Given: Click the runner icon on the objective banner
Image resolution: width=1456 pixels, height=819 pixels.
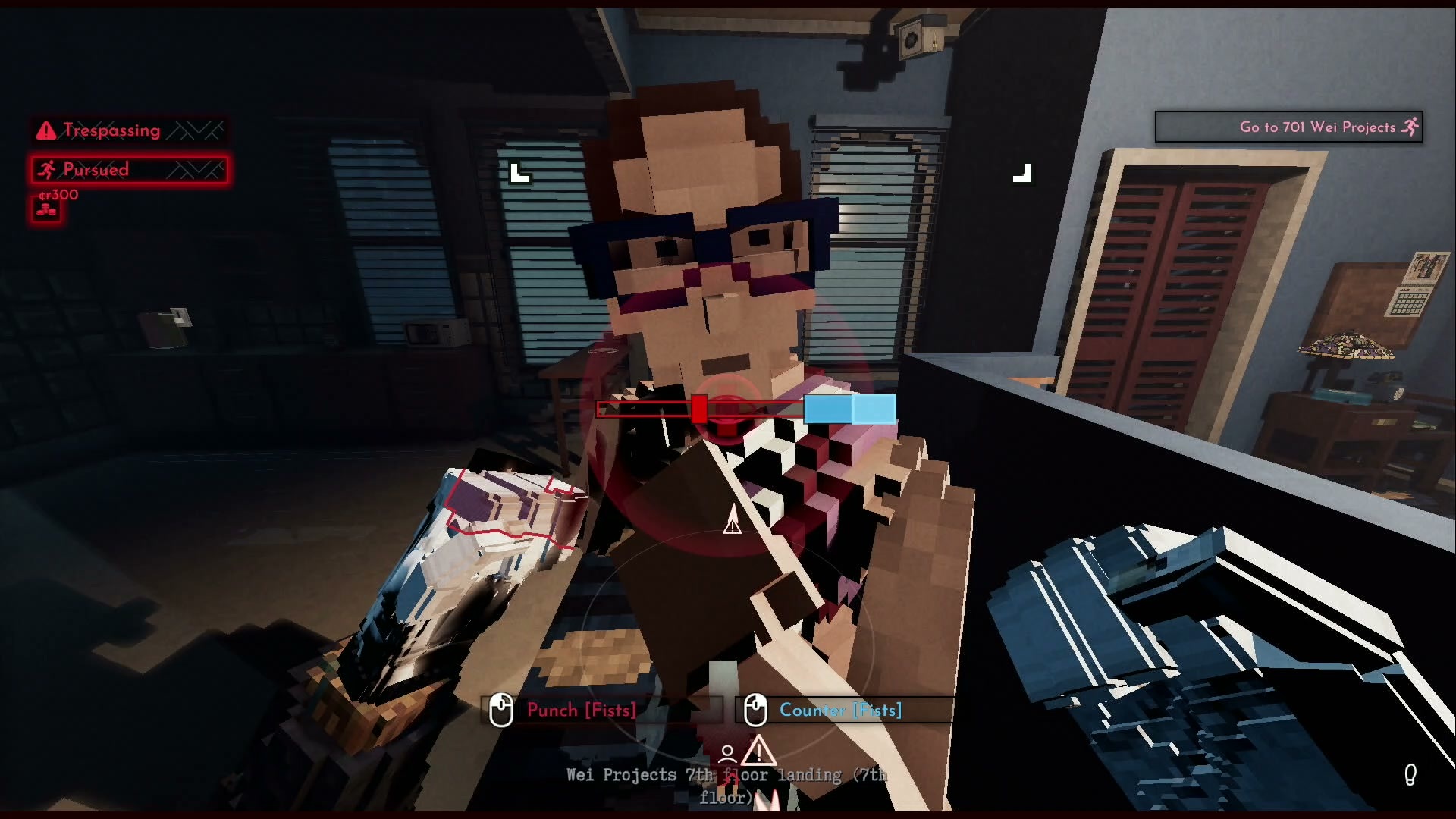Looking at the screenshot, I should [1410, 127].
